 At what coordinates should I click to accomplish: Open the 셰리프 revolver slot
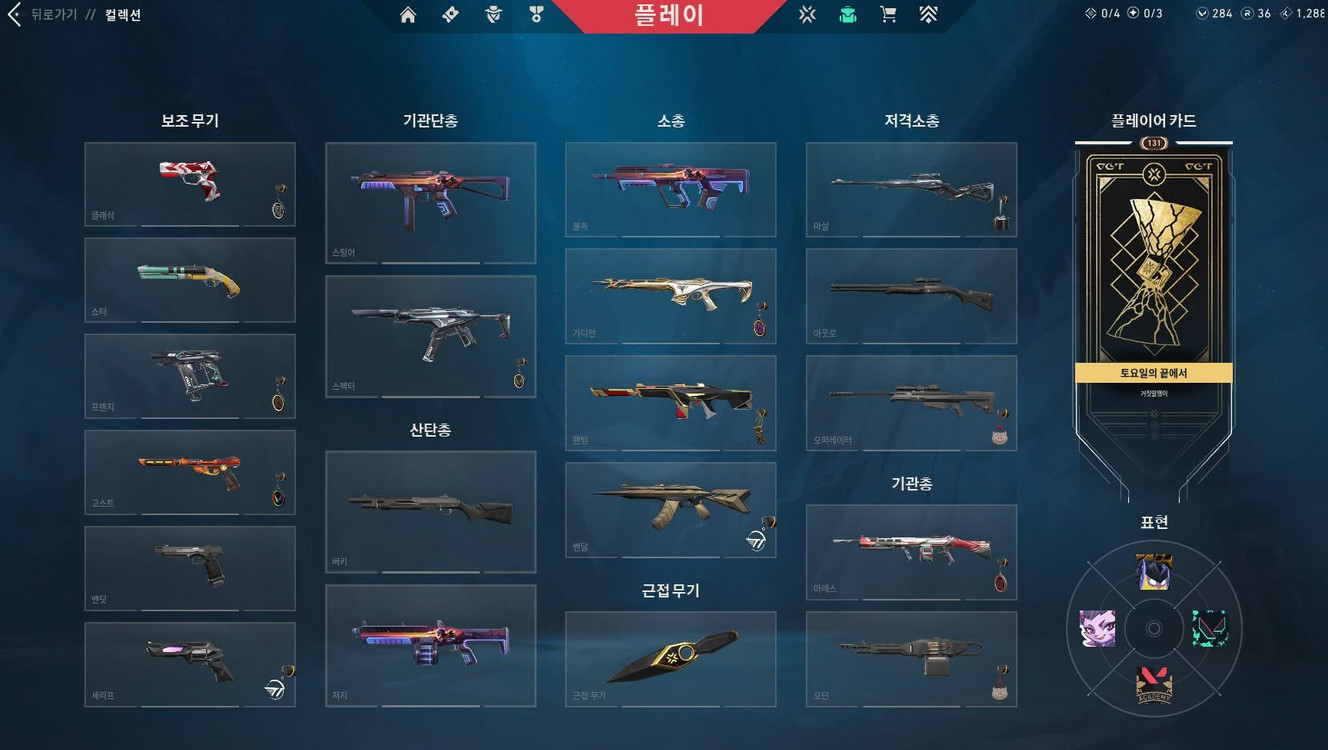pyautogui.click(x=189, y=664)
